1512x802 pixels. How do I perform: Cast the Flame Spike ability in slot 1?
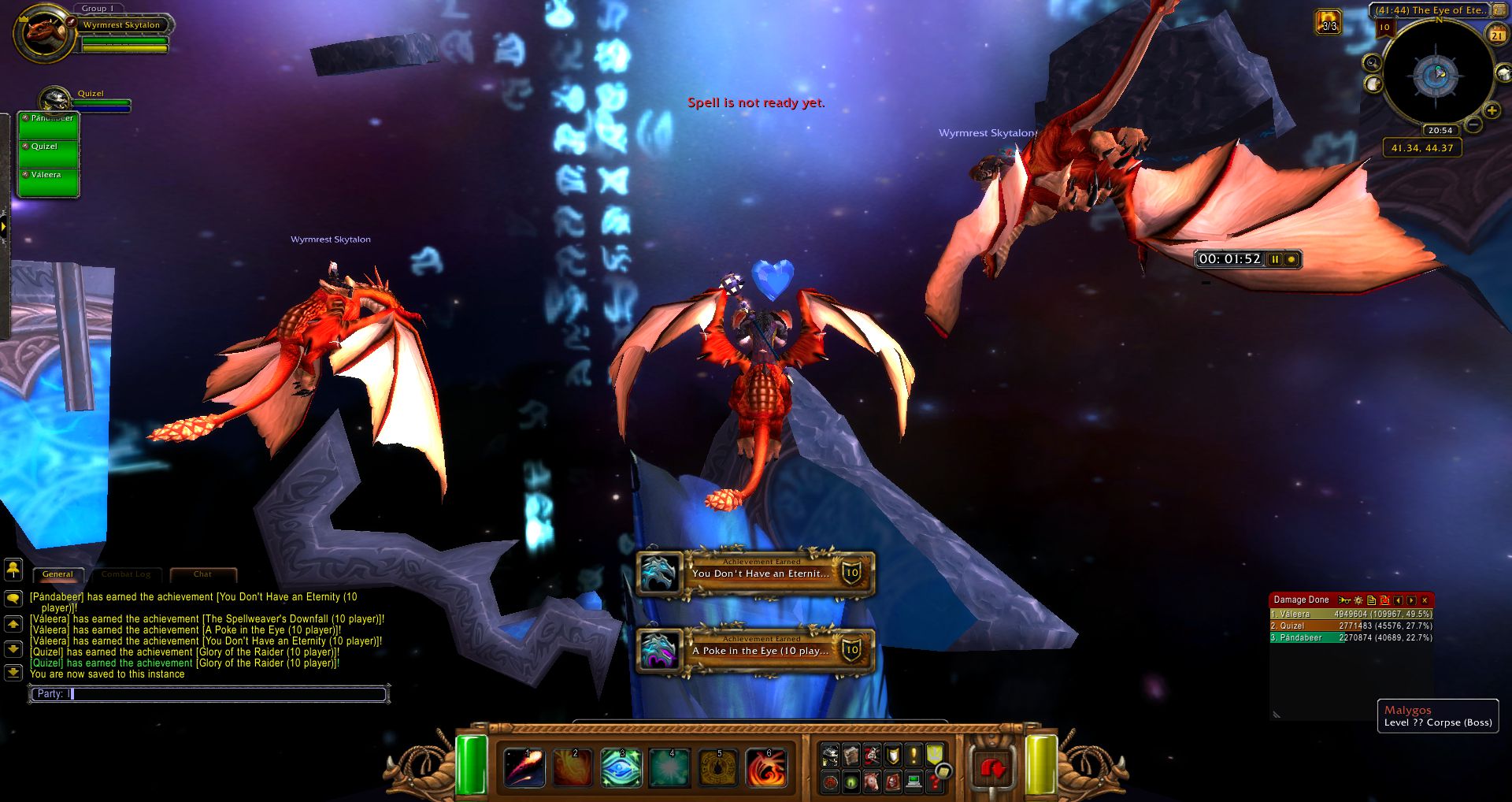click(524, 767)
